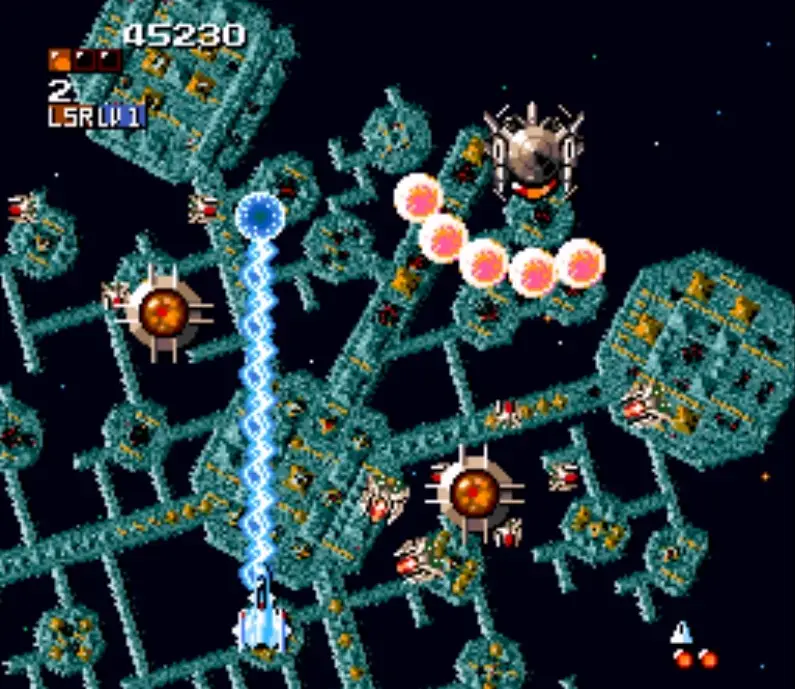Click the orange three-box power gauge
Viewport: 795px width, 689px height.
84,61
